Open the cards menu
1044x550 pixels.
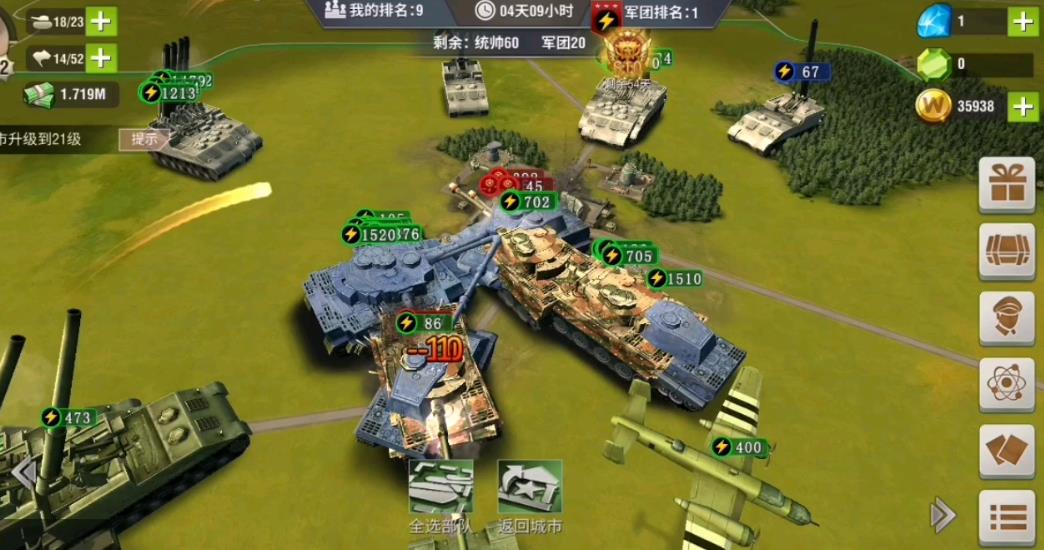click(x=1006, y=451)
